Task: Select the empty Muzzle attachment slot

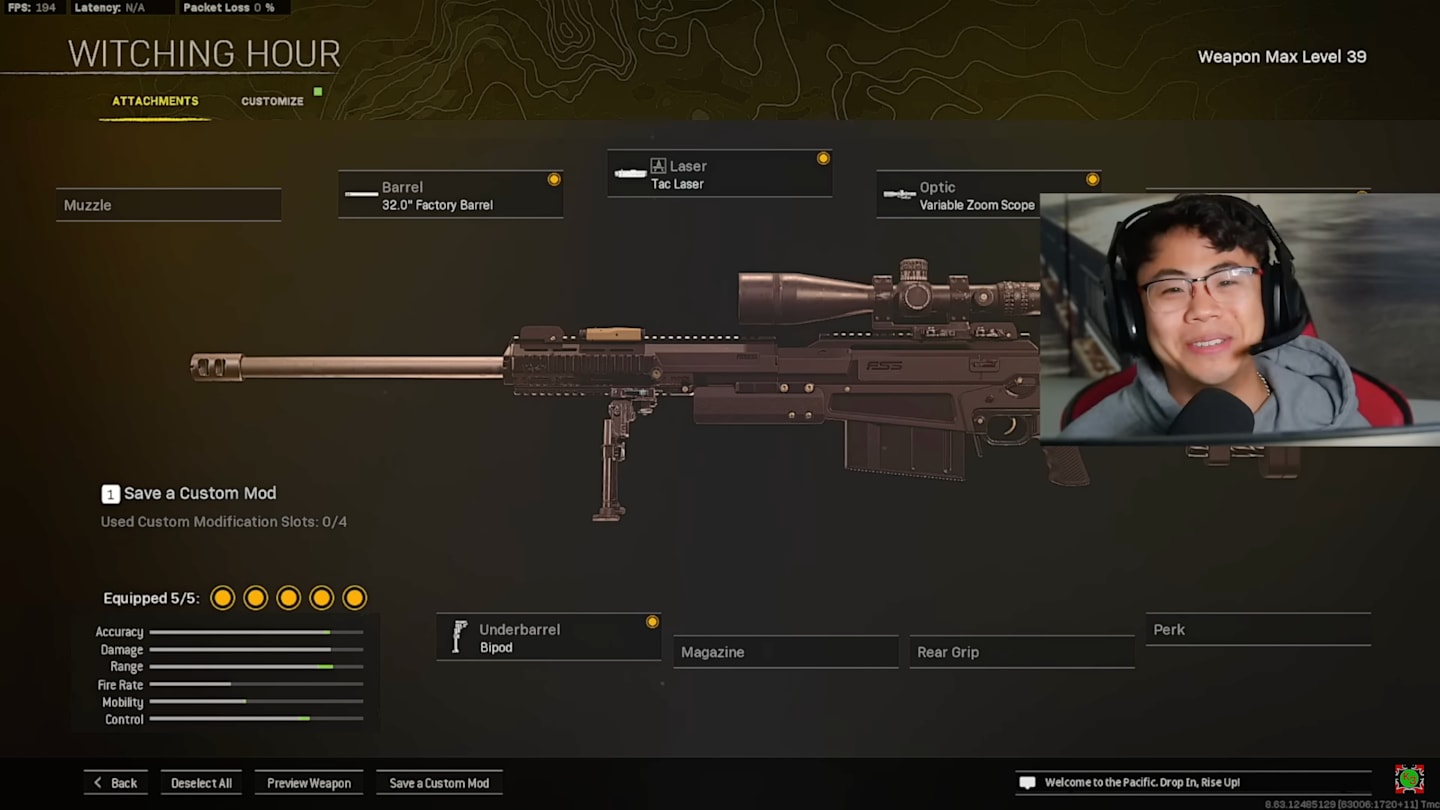Action: click(168, 205)
